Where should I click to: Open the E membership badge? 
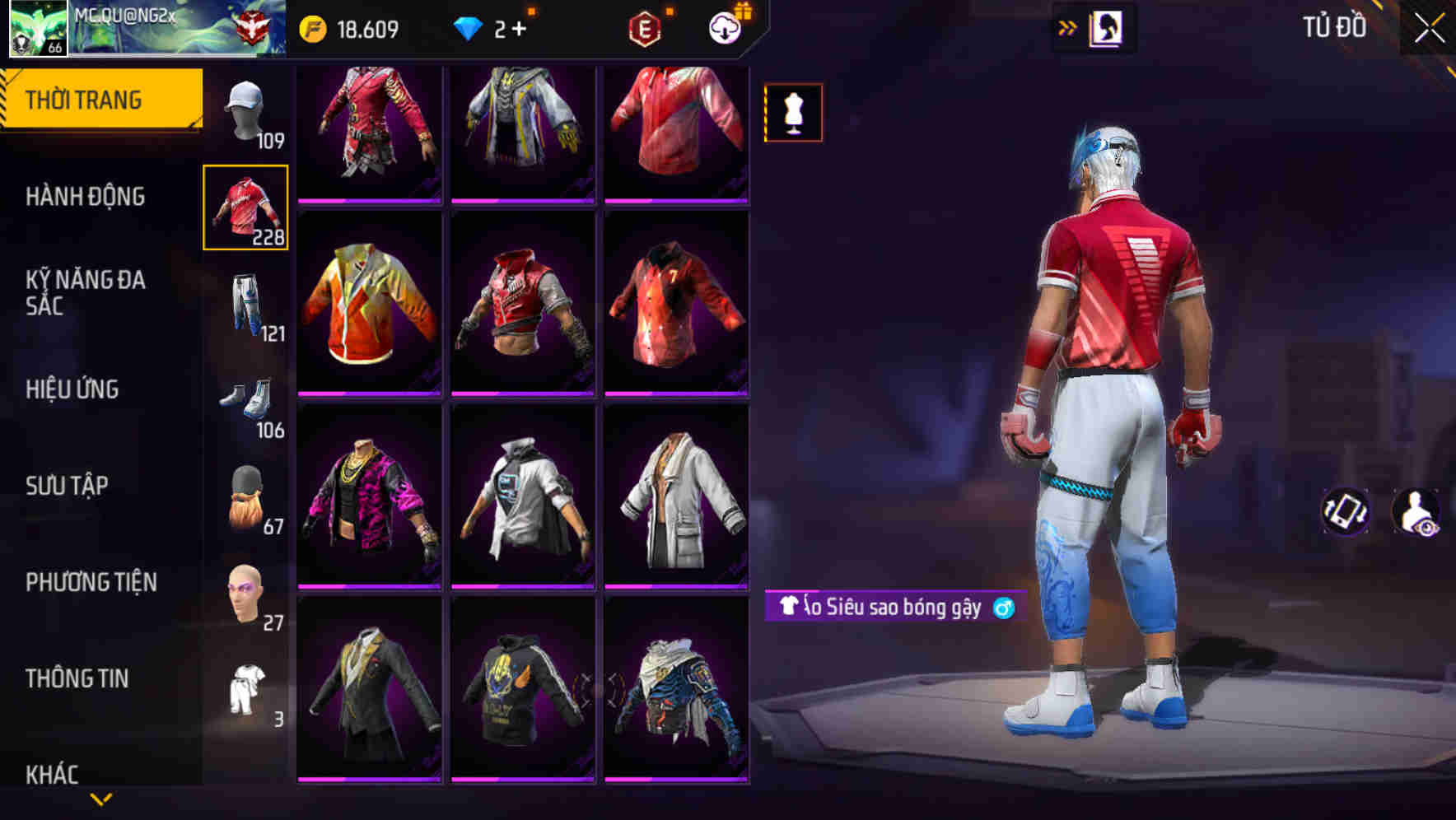coord(647,27)
